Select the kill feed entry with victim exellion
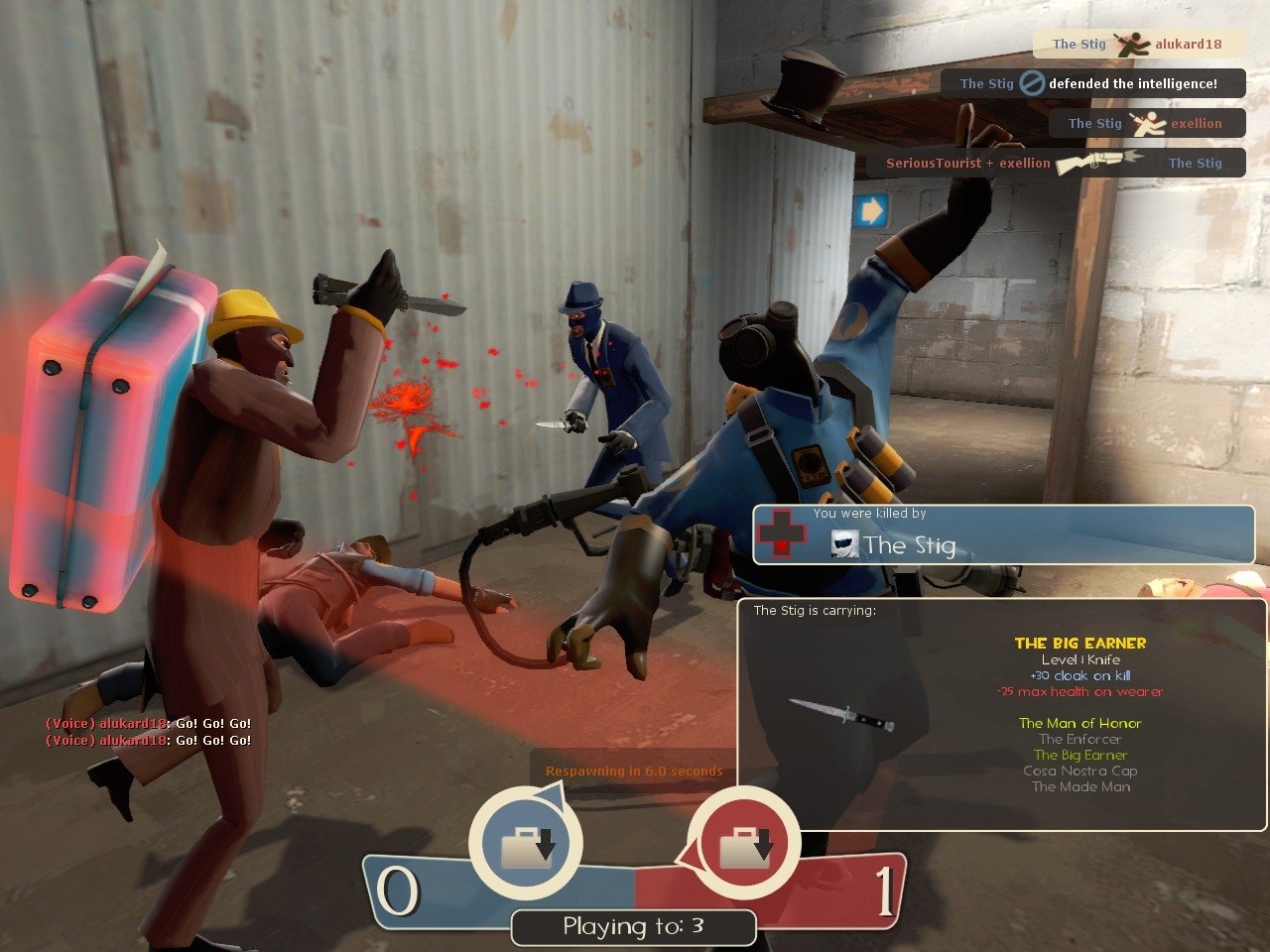Viewport: 1270px width, 952px height. coord(1146,123)
